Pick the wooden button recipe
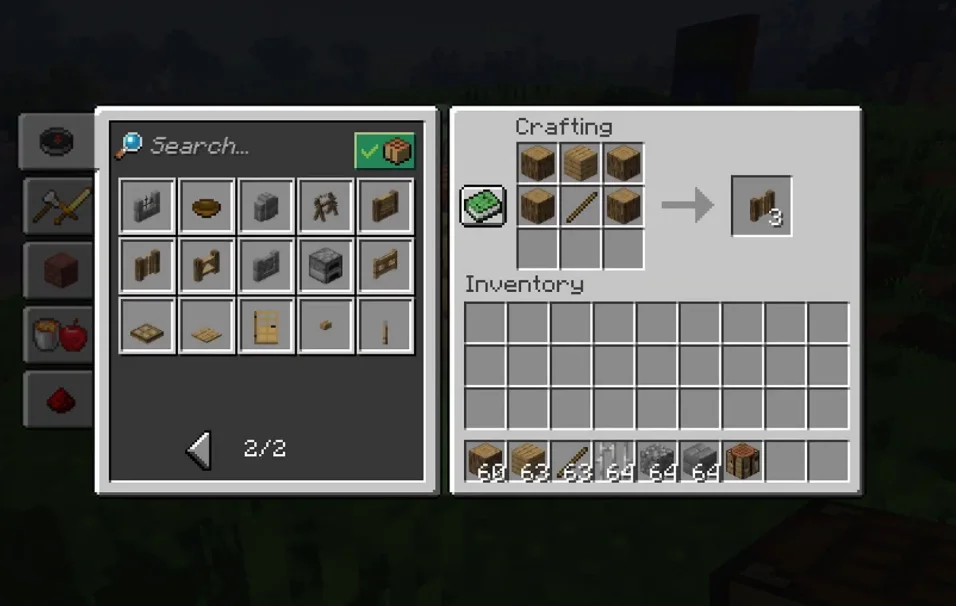The width and height of the screenshot is (956, 606). 326,326
